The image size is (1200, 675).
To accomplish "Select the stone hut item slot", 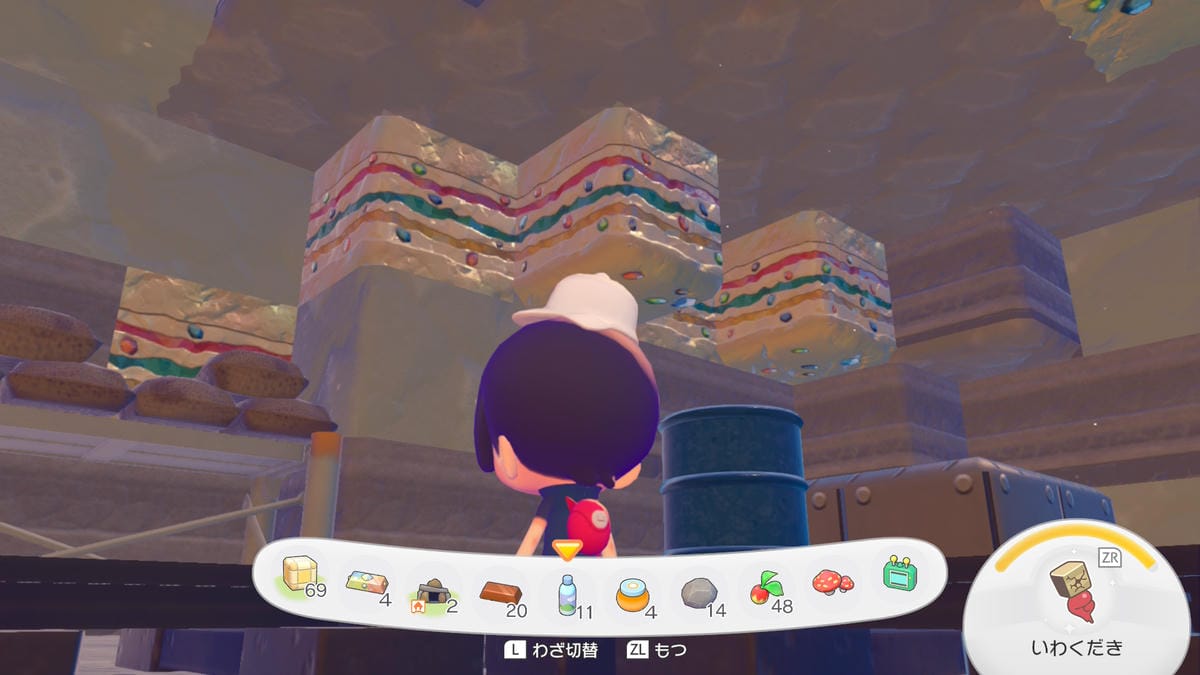I will (x=434, y=593).
